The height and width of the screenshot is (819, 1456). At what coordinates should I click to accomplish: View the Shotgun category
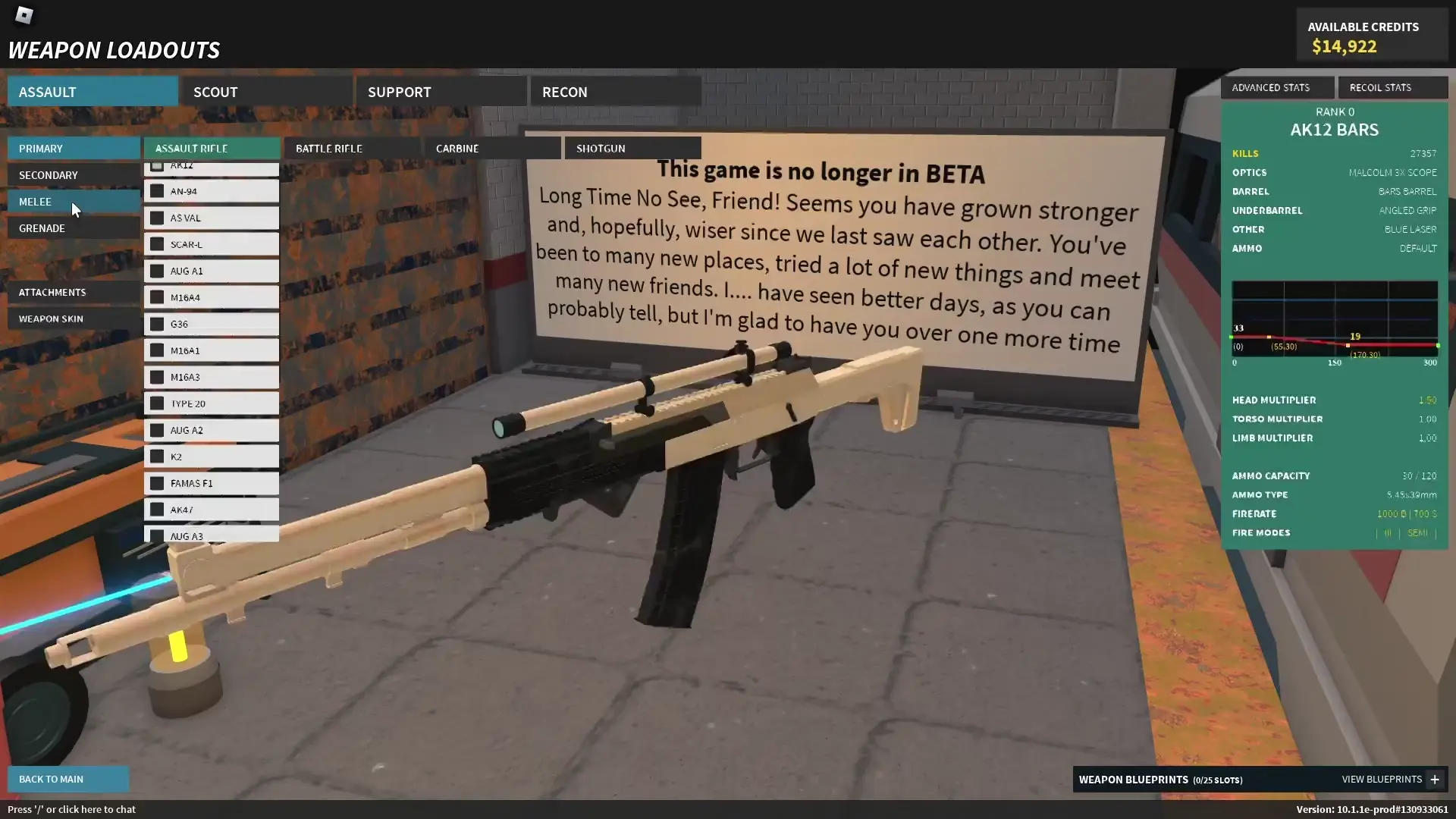click(632, 148)
